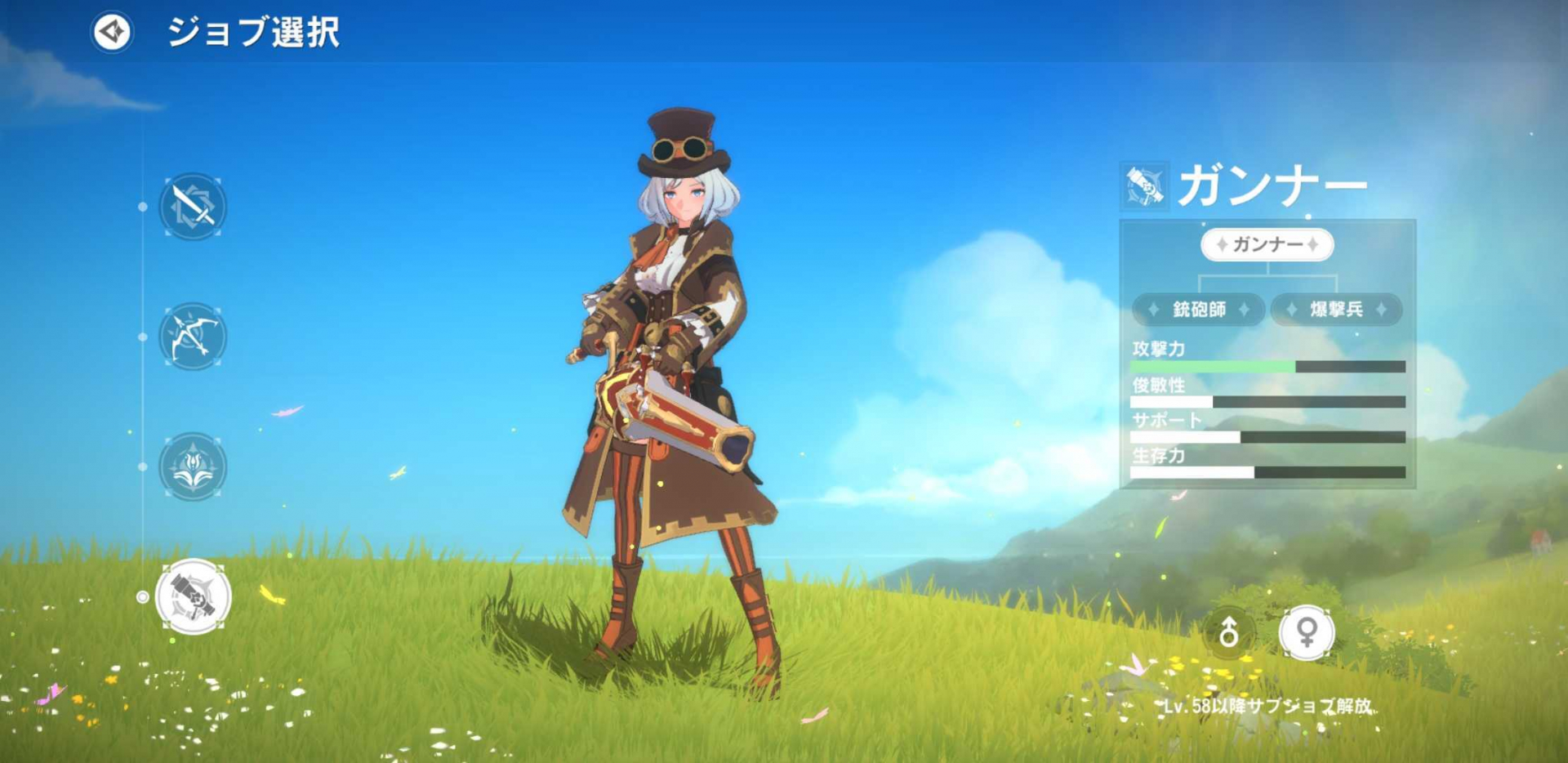Go back from the job selection screen
This screenshot has width=1568, height=763.
[x=112, y=33]
